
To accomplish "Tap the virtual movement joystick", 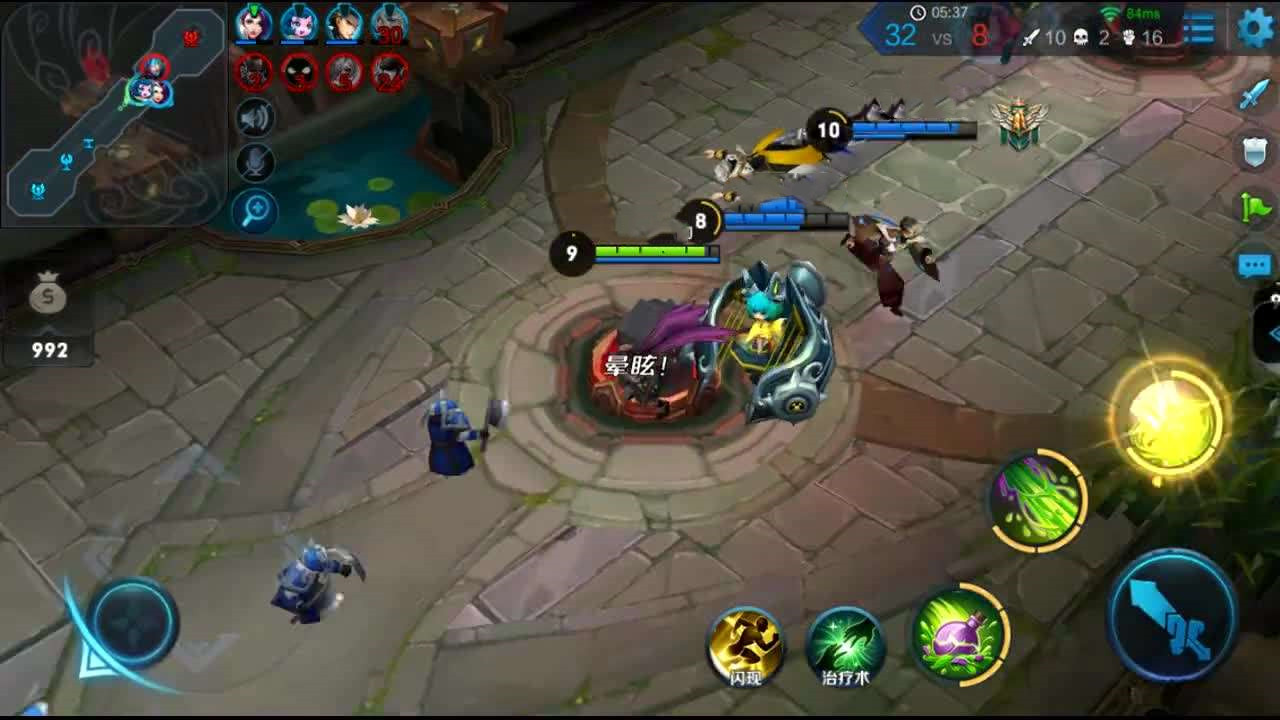I will [131, 622].
